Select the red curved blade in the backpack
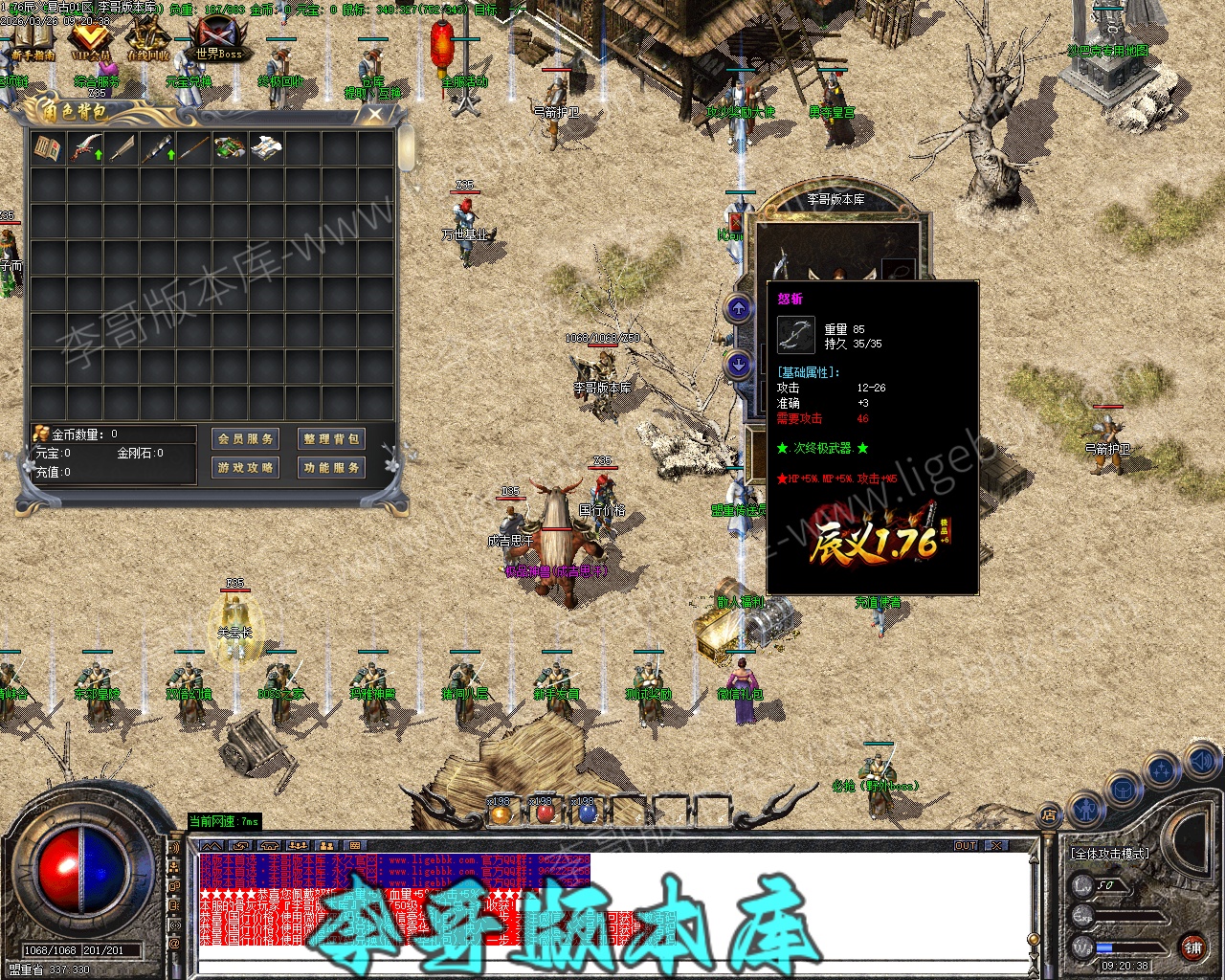 coord(85,148)
